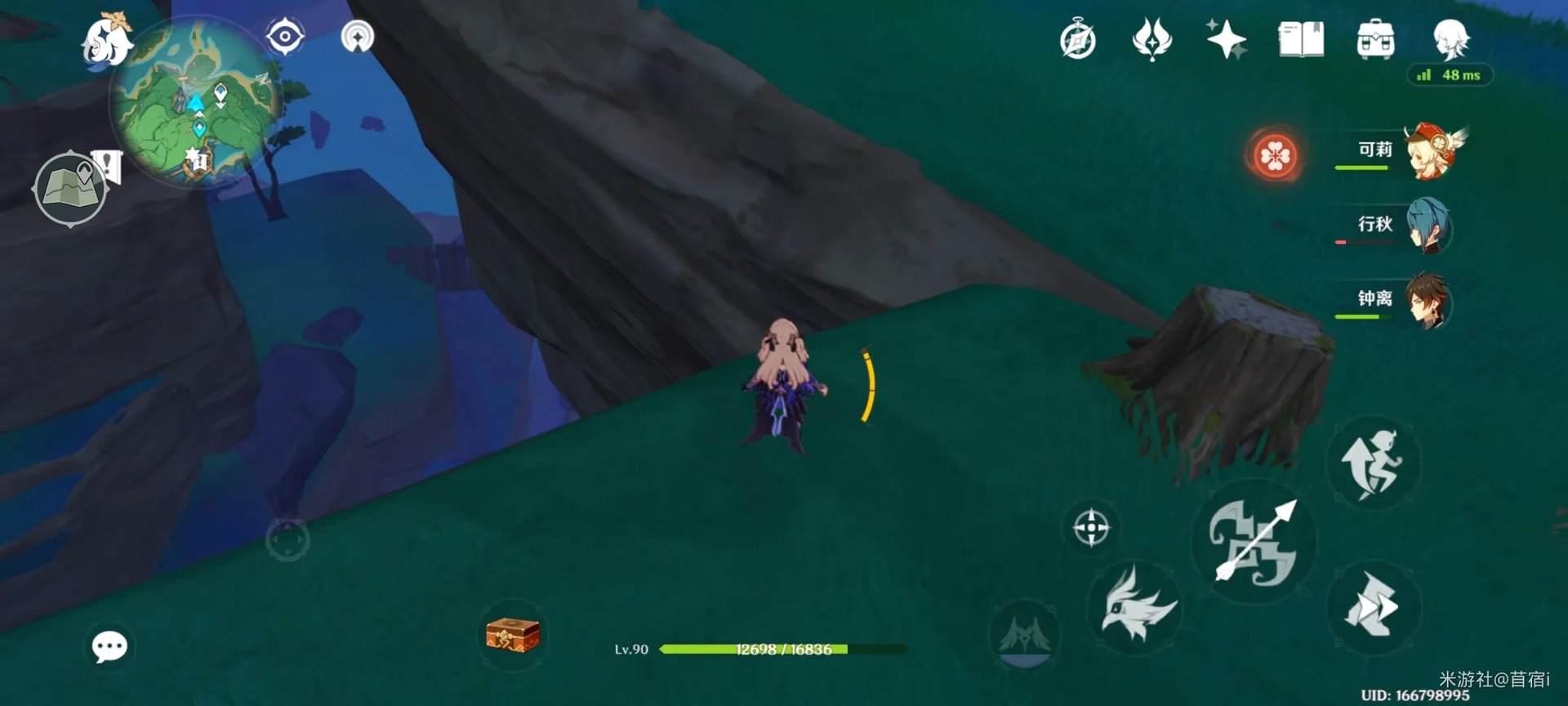Tap the sprint dash button
Screen dimensions: 1568x706
tap(1374, 607)
